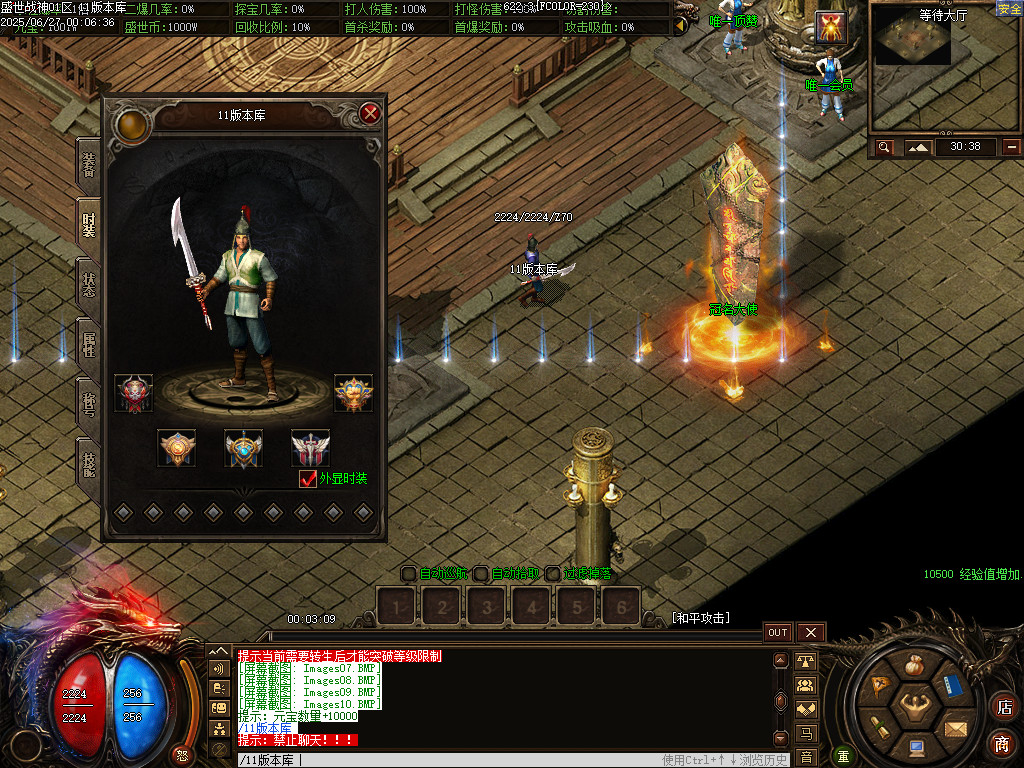The height and width of the screenshot is (768, 1024).
Task: Click the minimap in the top-right corner
Action: point(915,48)
